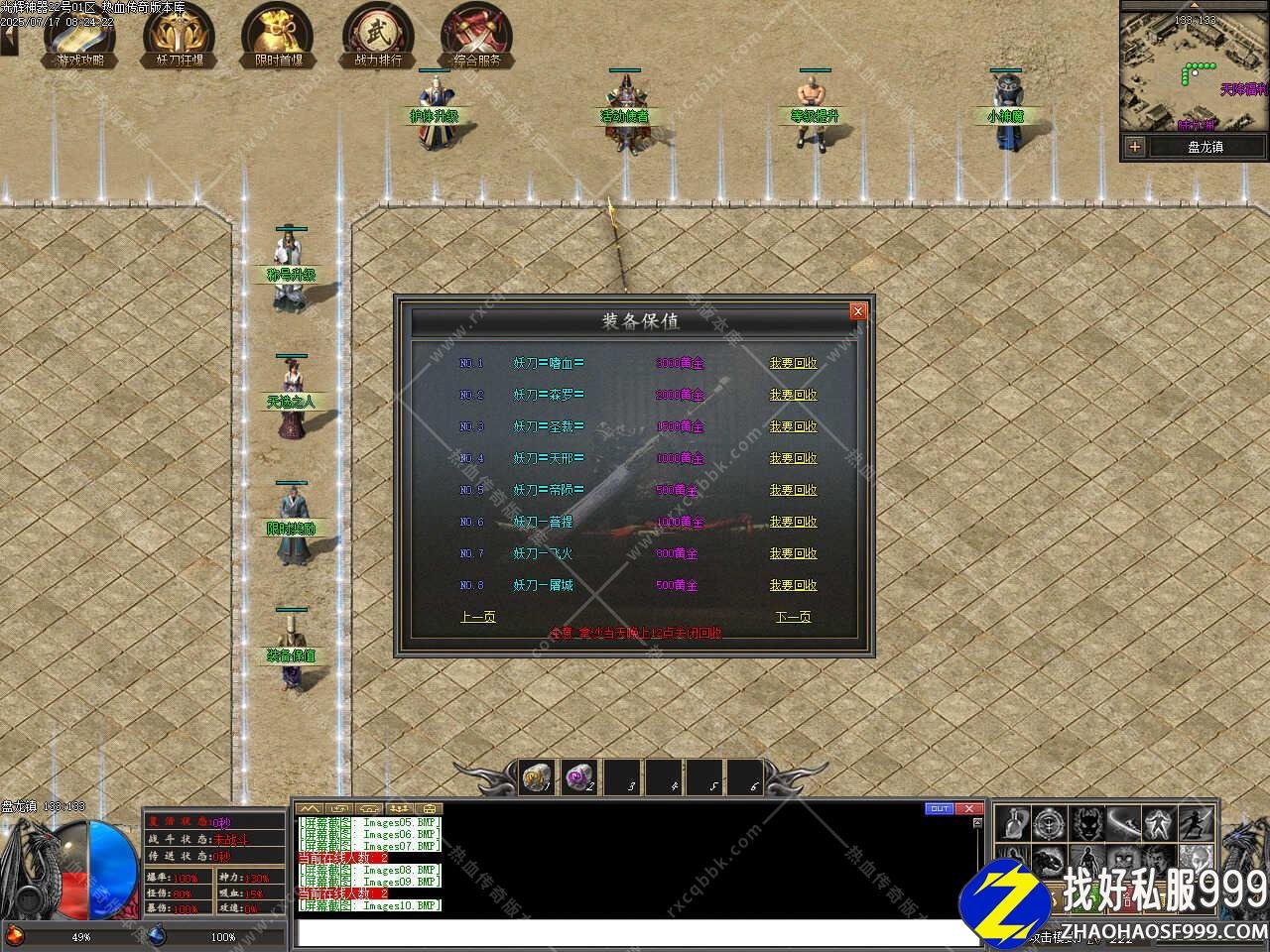Use the scroll item in hotbar slot 1
The height and width of the screenshot is (952, 1270).
(539, 777)
